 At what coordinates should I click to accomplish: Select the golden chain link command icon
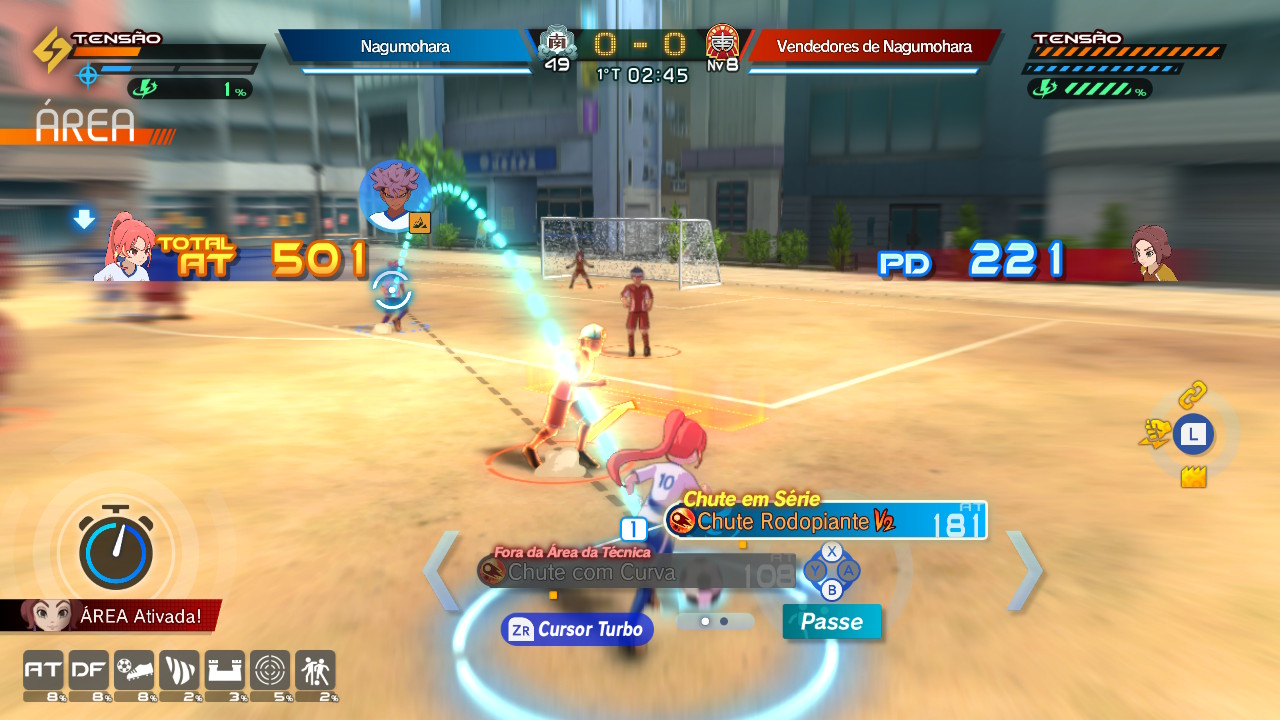coord(1192,395)
